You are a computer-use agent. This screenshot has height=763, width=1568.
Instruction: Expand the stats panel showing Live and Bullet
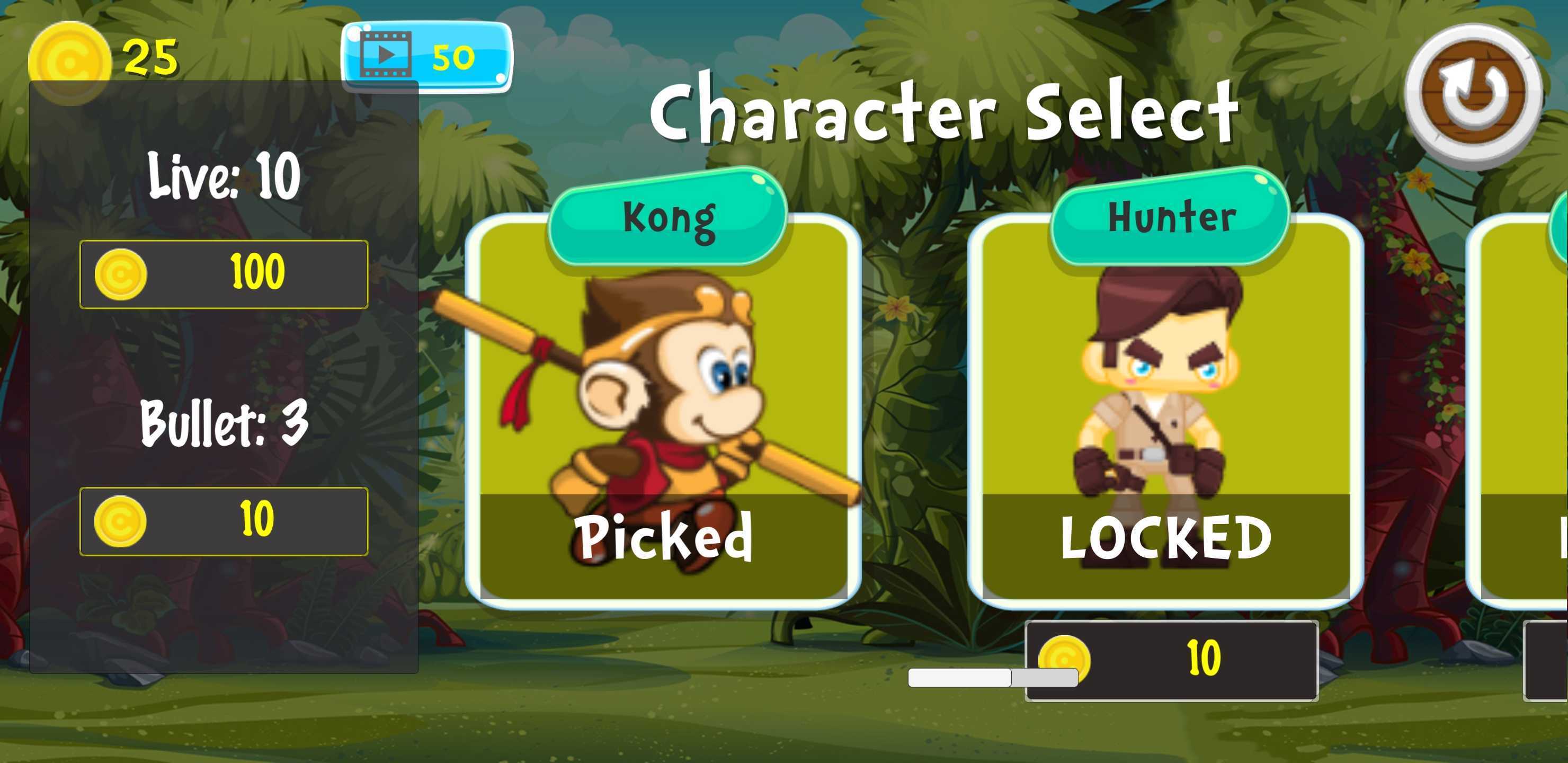[225, 378]
